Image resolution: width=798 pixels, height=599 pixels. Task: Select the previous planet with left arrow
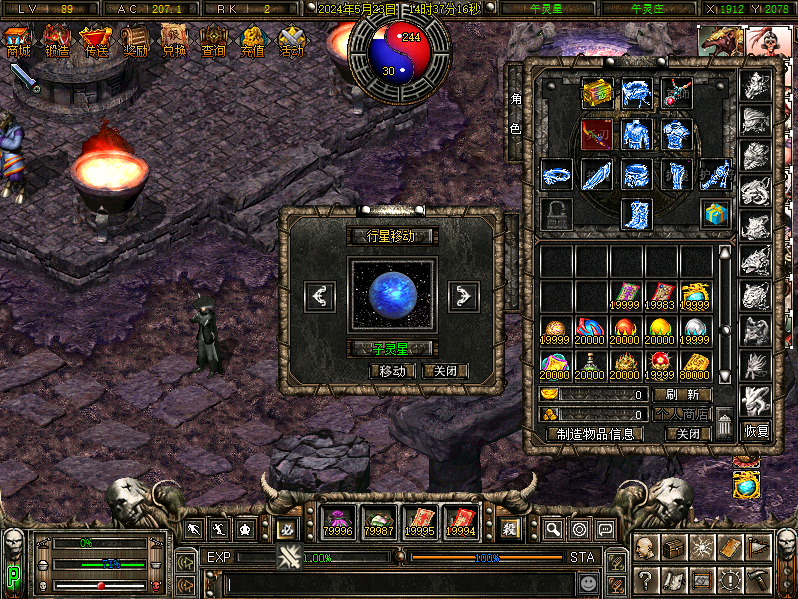point(320,296)
